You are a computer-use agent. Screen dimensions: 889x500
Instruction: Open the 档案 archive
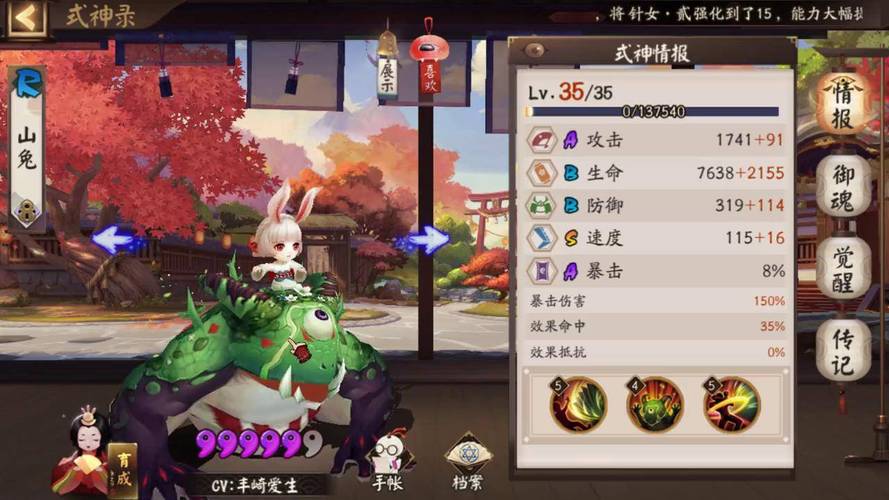(469, 465)
